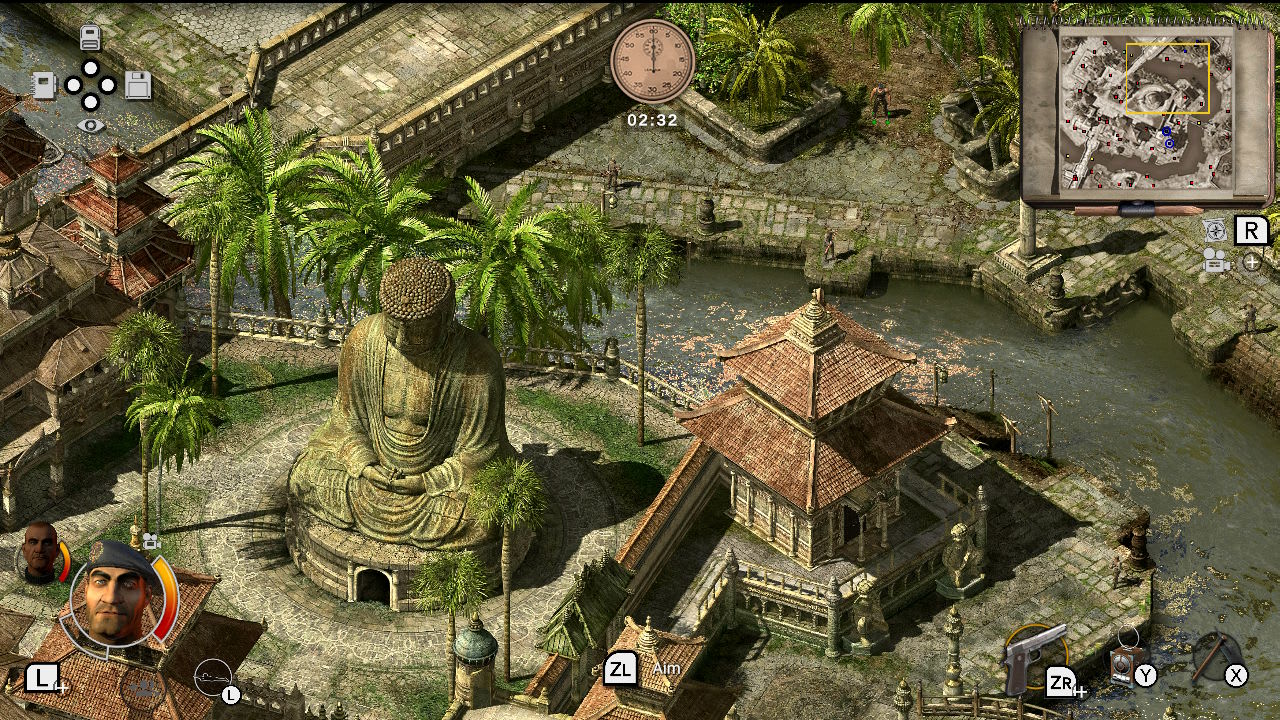The width and height of the screenshot is (1280, 720).
Task: Click the top circle of the d-pad overlay
Action: tap(91, 68)
